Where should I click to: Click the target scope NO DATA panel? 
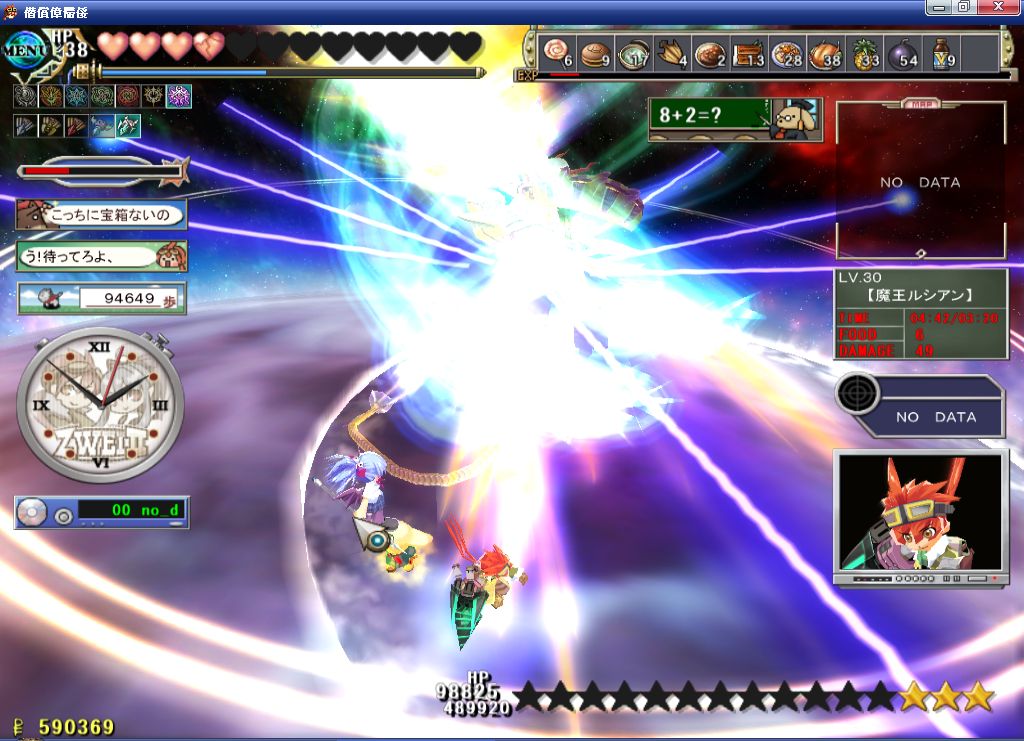pyautogui.click(x=920, y=406)
